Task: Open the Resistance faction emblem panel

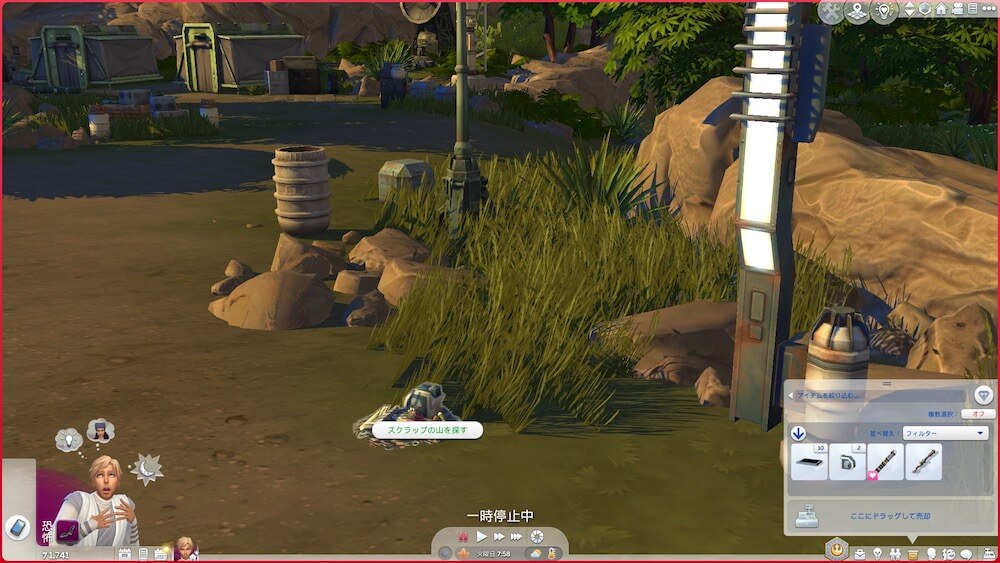Action: coord(835,549)
